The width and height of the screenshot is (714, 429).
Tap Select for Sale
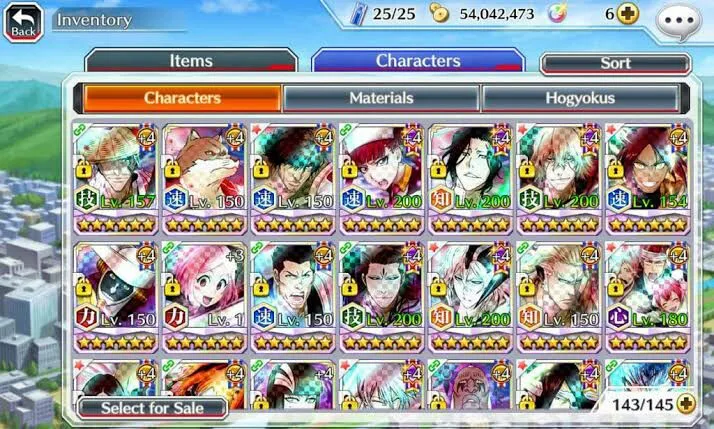pyautogui.click(x=153, y=408)
